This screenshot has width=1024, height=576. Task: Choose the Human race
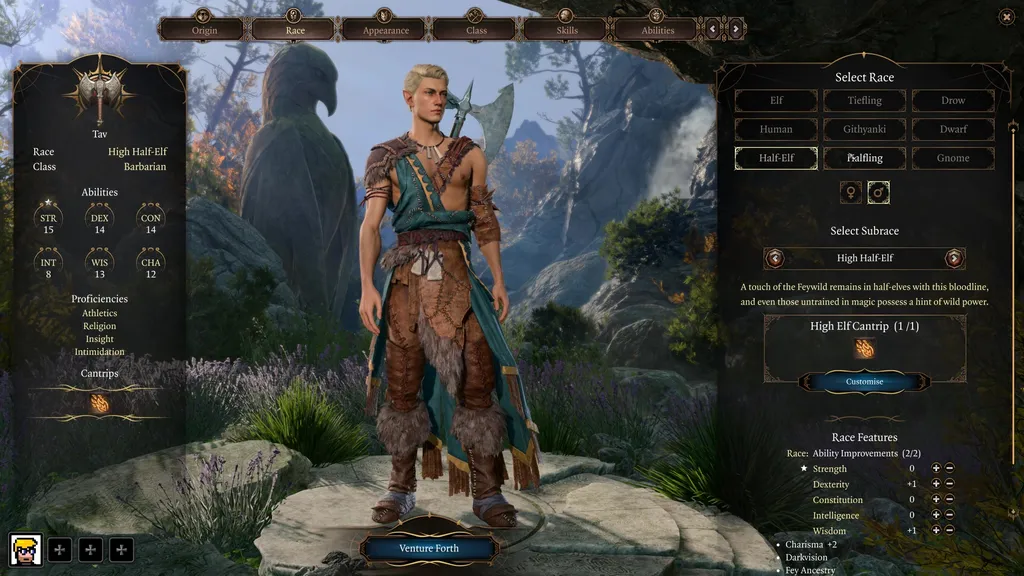click(x=776, y=129)
